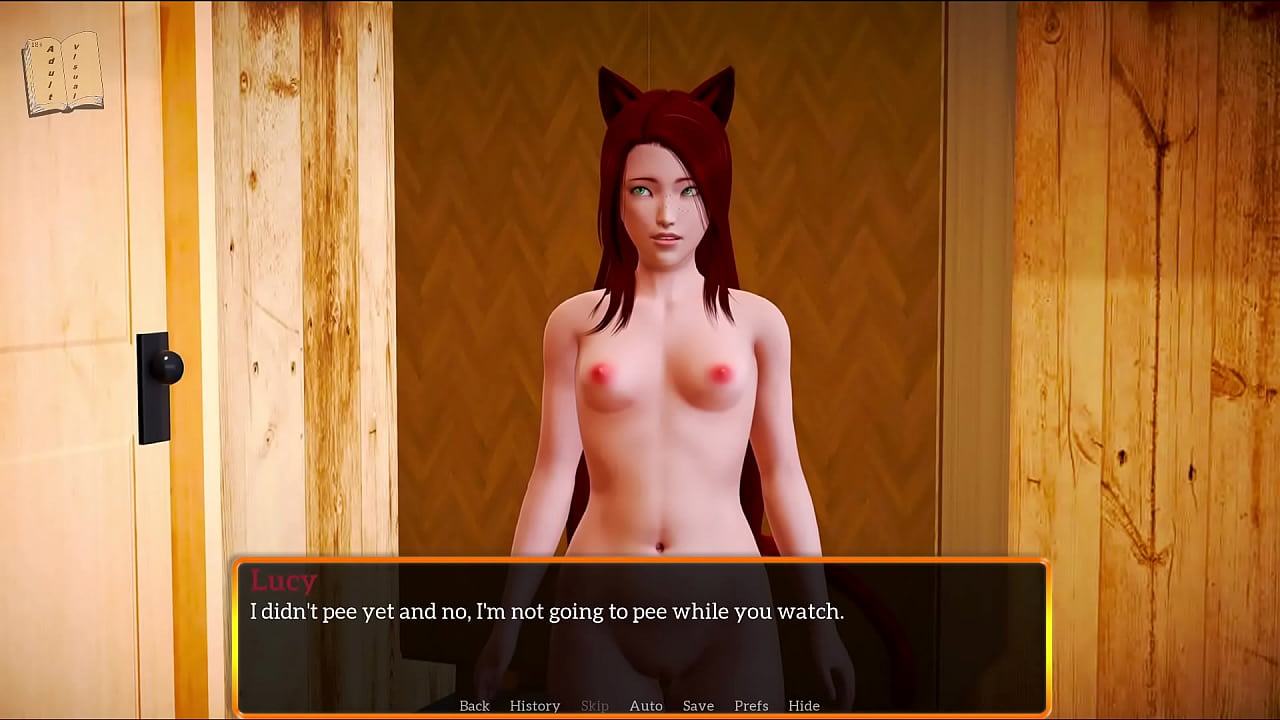Viewport: 1280px width, 720px height.
Task: Go back to the previous dialogue line
Action: (x=474, y=706)
